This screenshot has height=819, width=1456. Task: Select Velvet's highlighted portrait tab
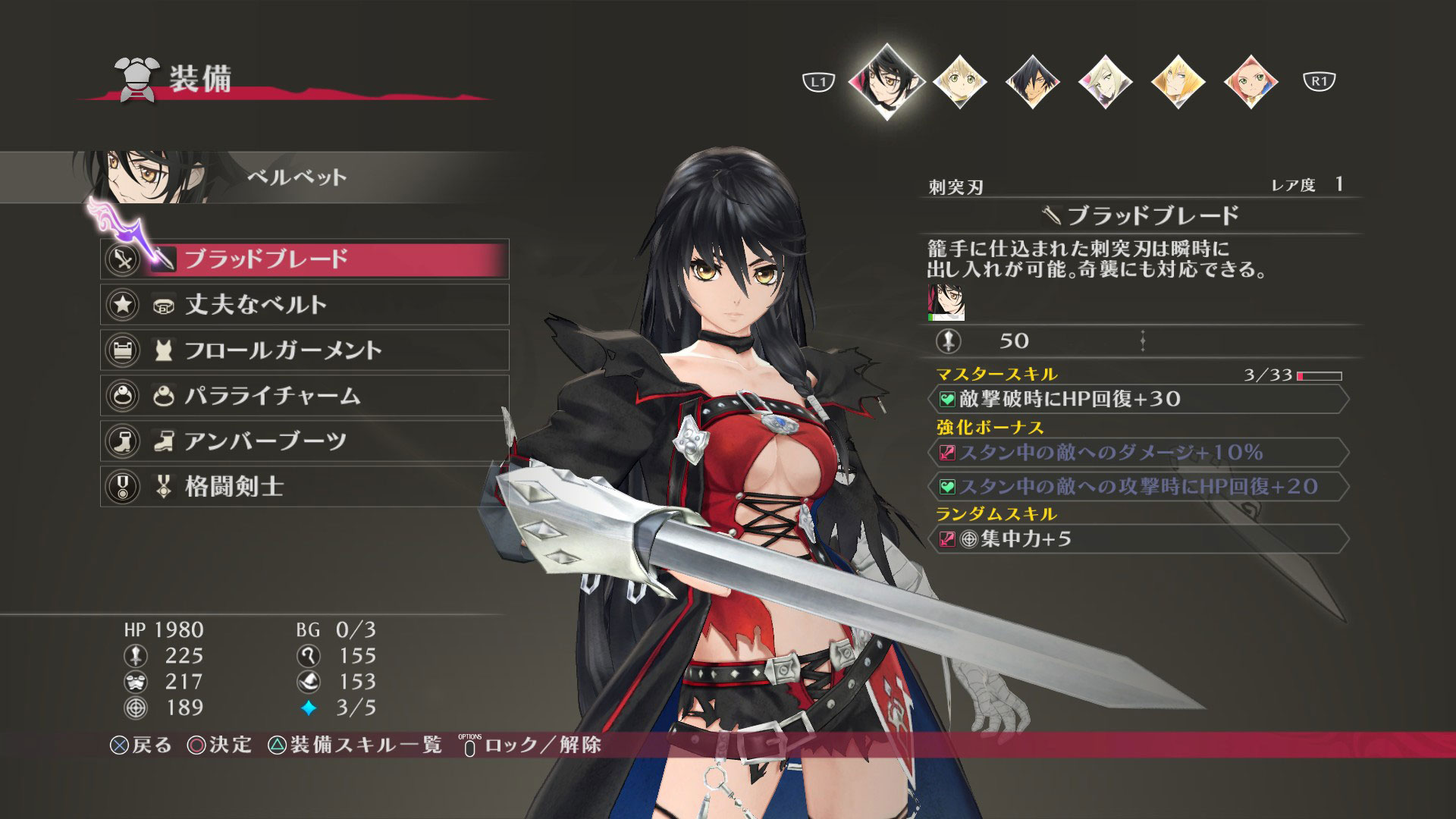tap(886, 80)
